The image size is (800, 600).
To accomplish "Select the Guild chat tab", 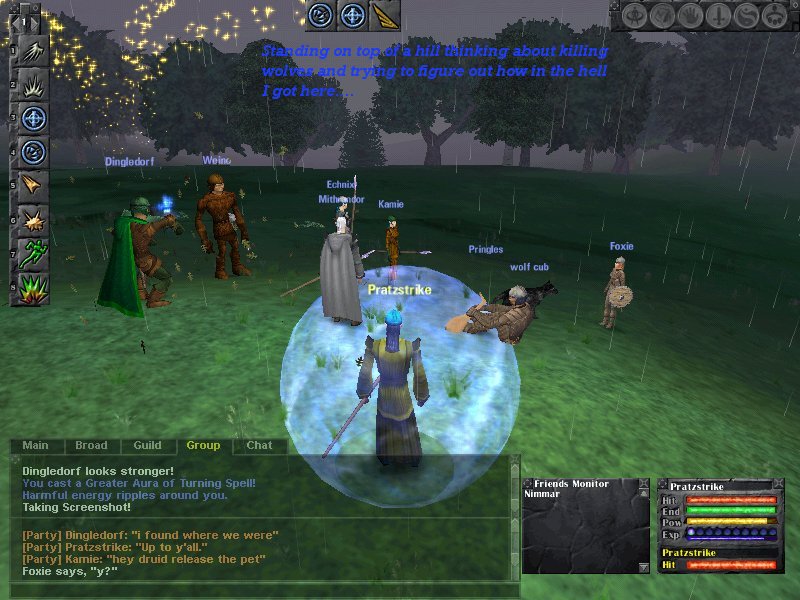I will [x=147, y=446].
